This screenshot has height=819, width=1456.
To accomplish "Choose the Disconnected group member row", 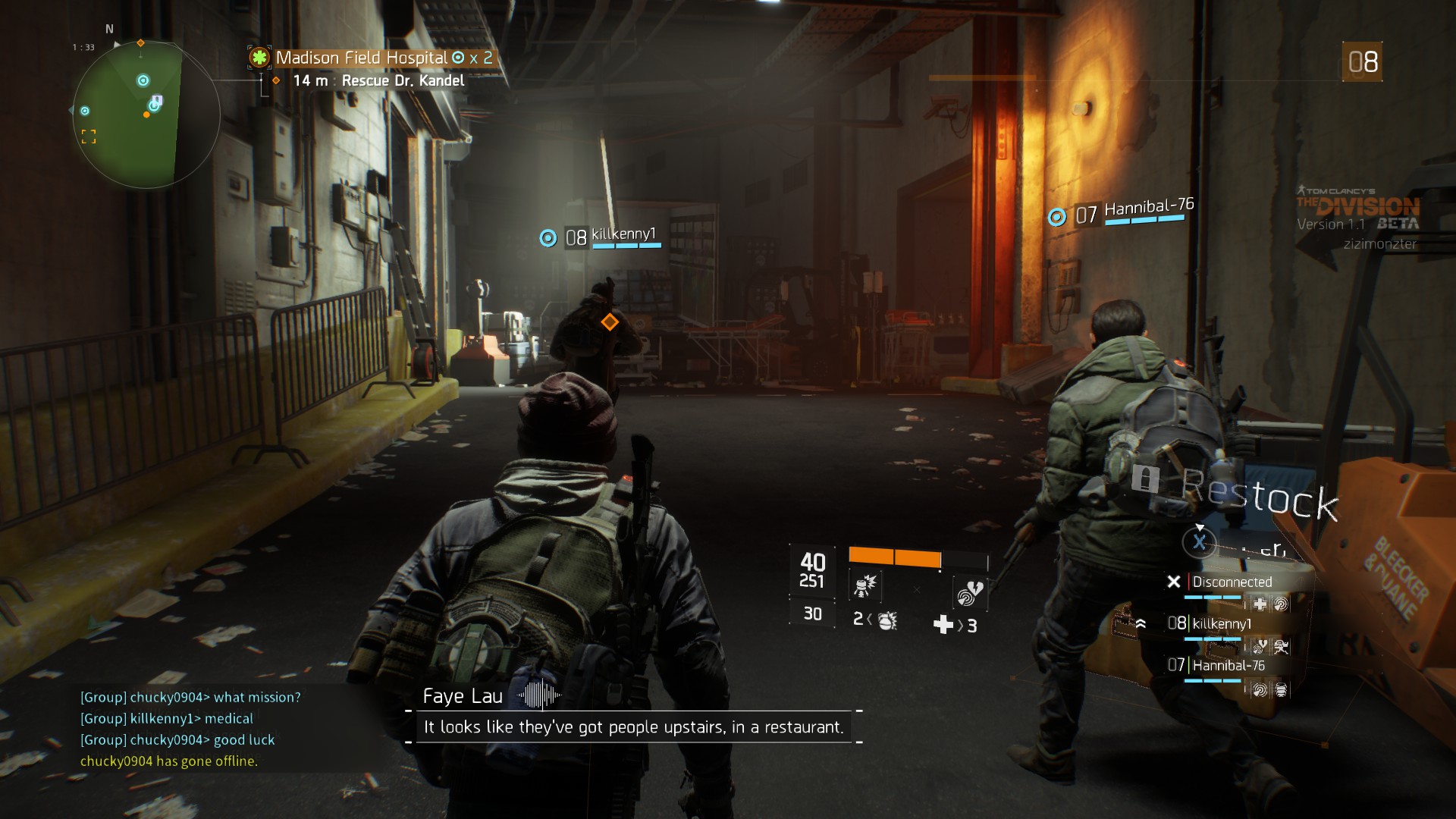I will [x=1231, y=582].
